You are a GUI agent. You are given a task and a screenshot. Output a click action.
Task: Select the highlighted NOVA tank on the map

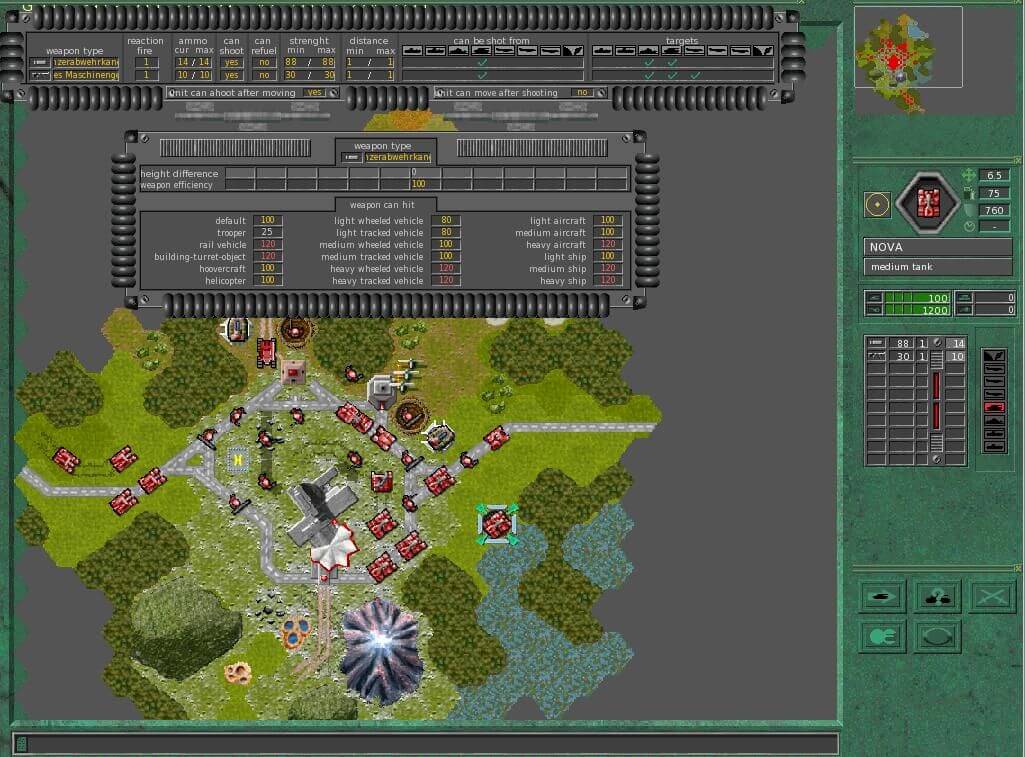(497, 524)
